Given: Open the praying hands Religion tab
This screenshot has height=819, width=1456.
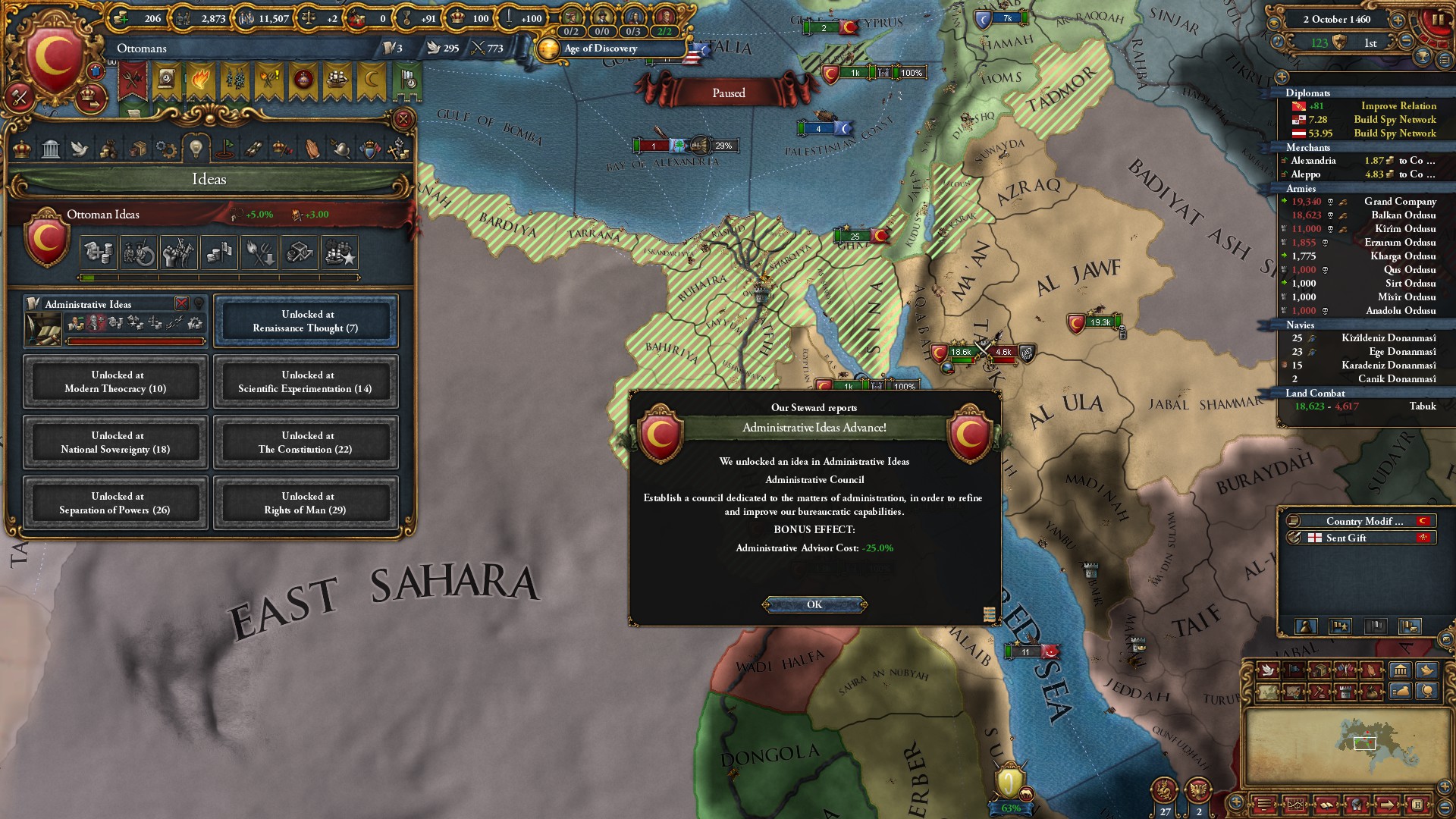Looking at the screenshot, I should (x=312, y=149).
